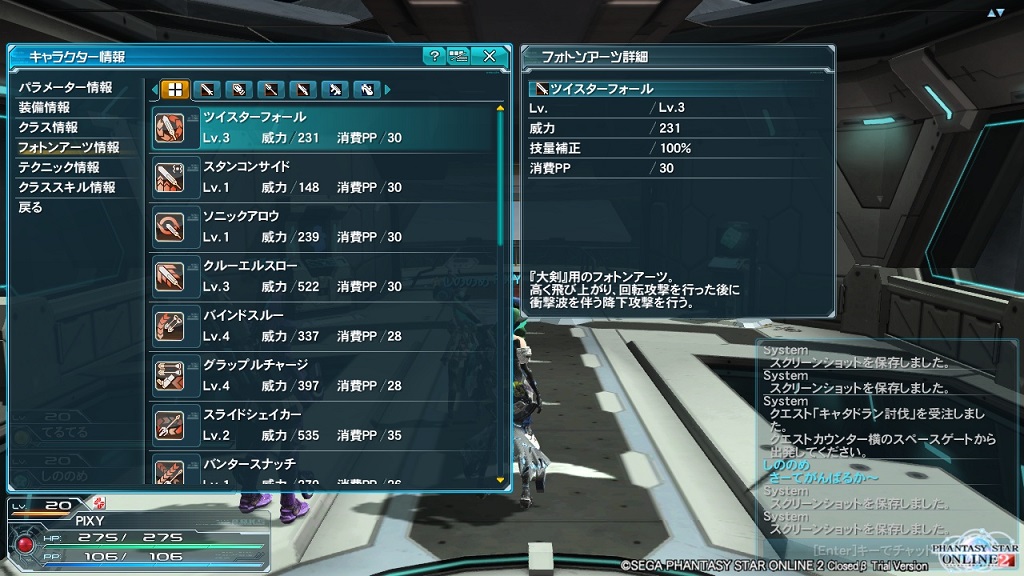Click the chat input prompt bar
Screen dimensions: 1024x576
[x=870, y=549]
